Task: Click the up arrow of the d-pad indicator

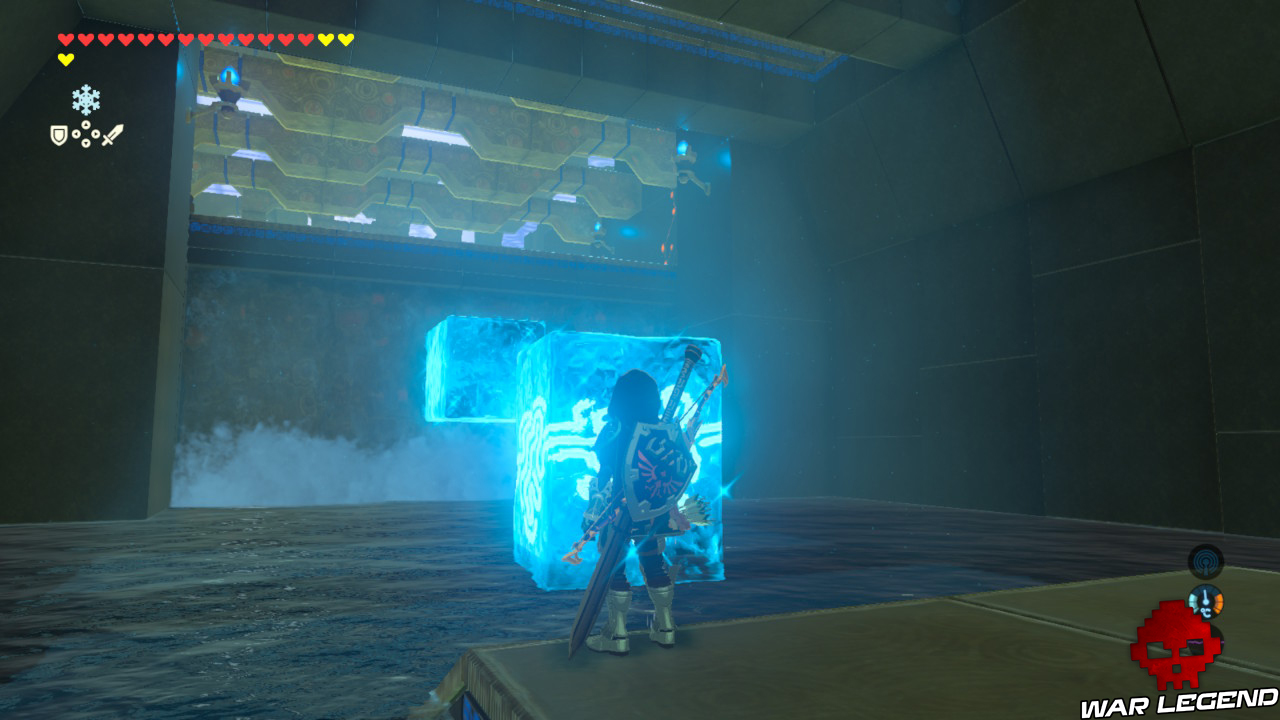Action: 86,124
